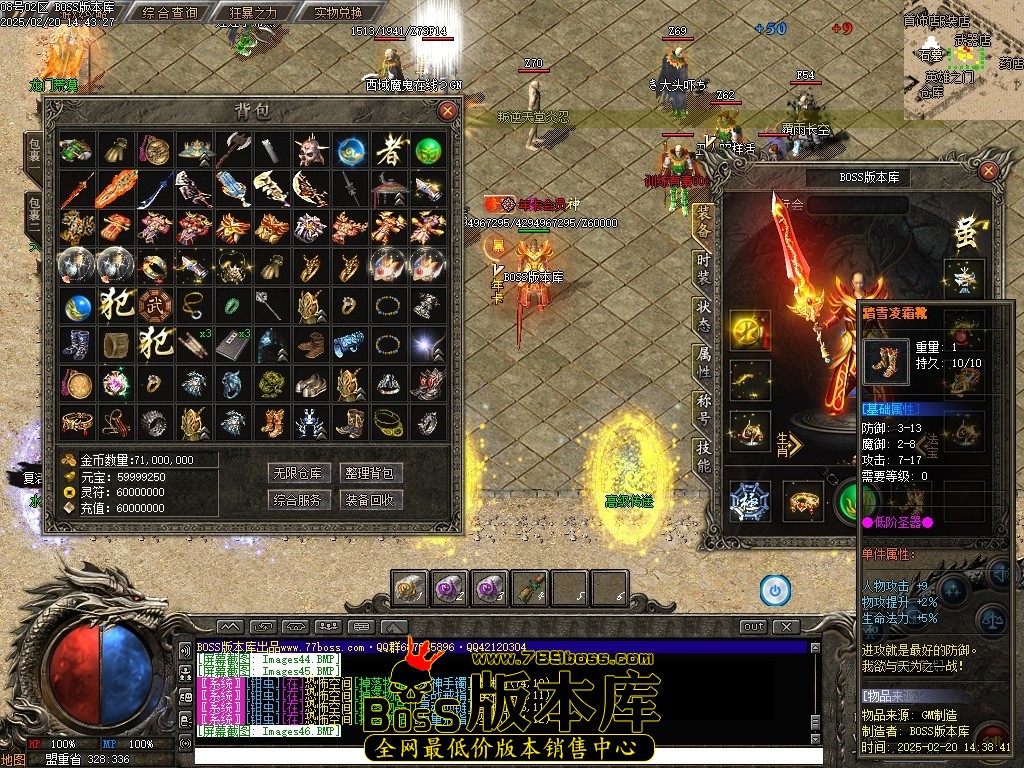
Task: Open the 无限仓库 storage
Action: (299, 473)
